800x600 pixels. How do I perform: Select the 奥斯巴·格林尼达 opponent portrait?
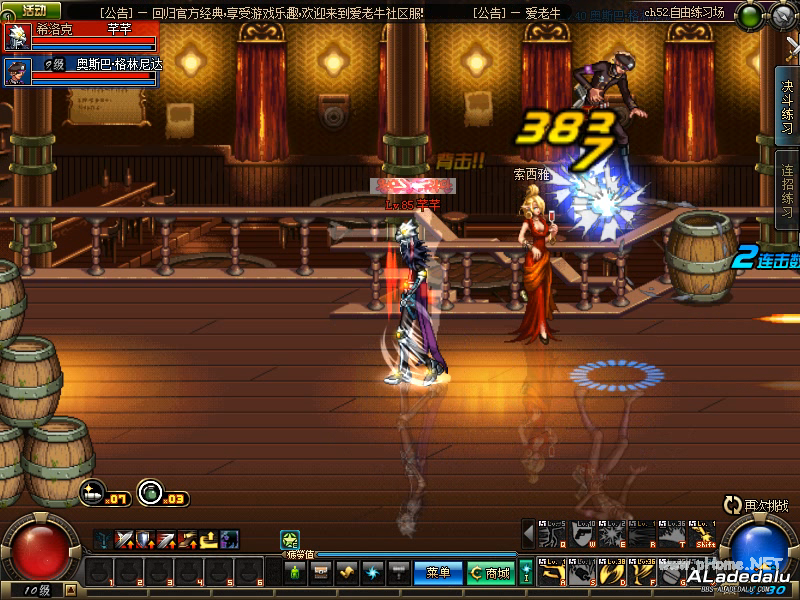click(x=17, y=70)
